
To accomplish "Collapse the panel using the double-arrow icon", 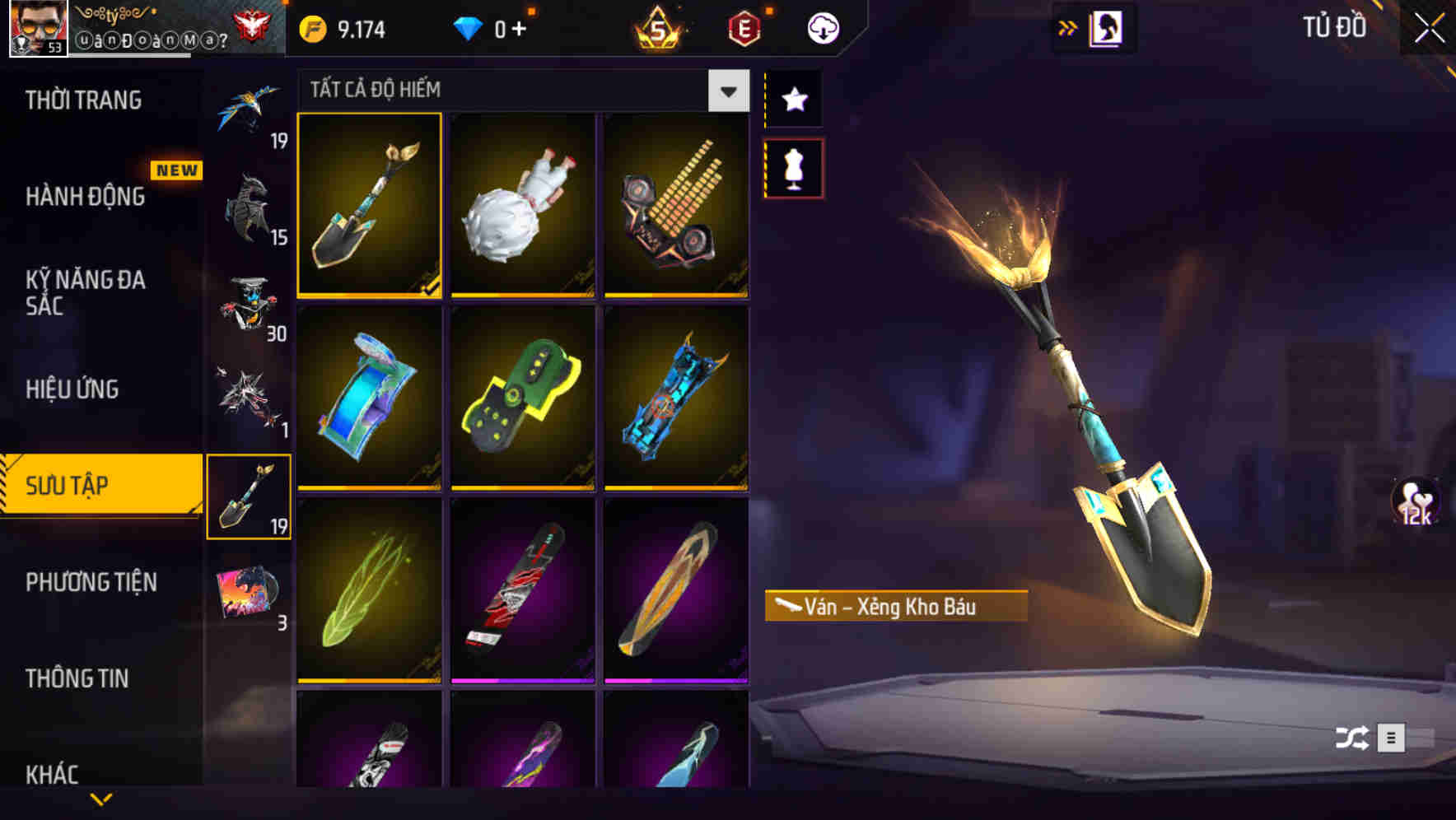I will 1066,27.
